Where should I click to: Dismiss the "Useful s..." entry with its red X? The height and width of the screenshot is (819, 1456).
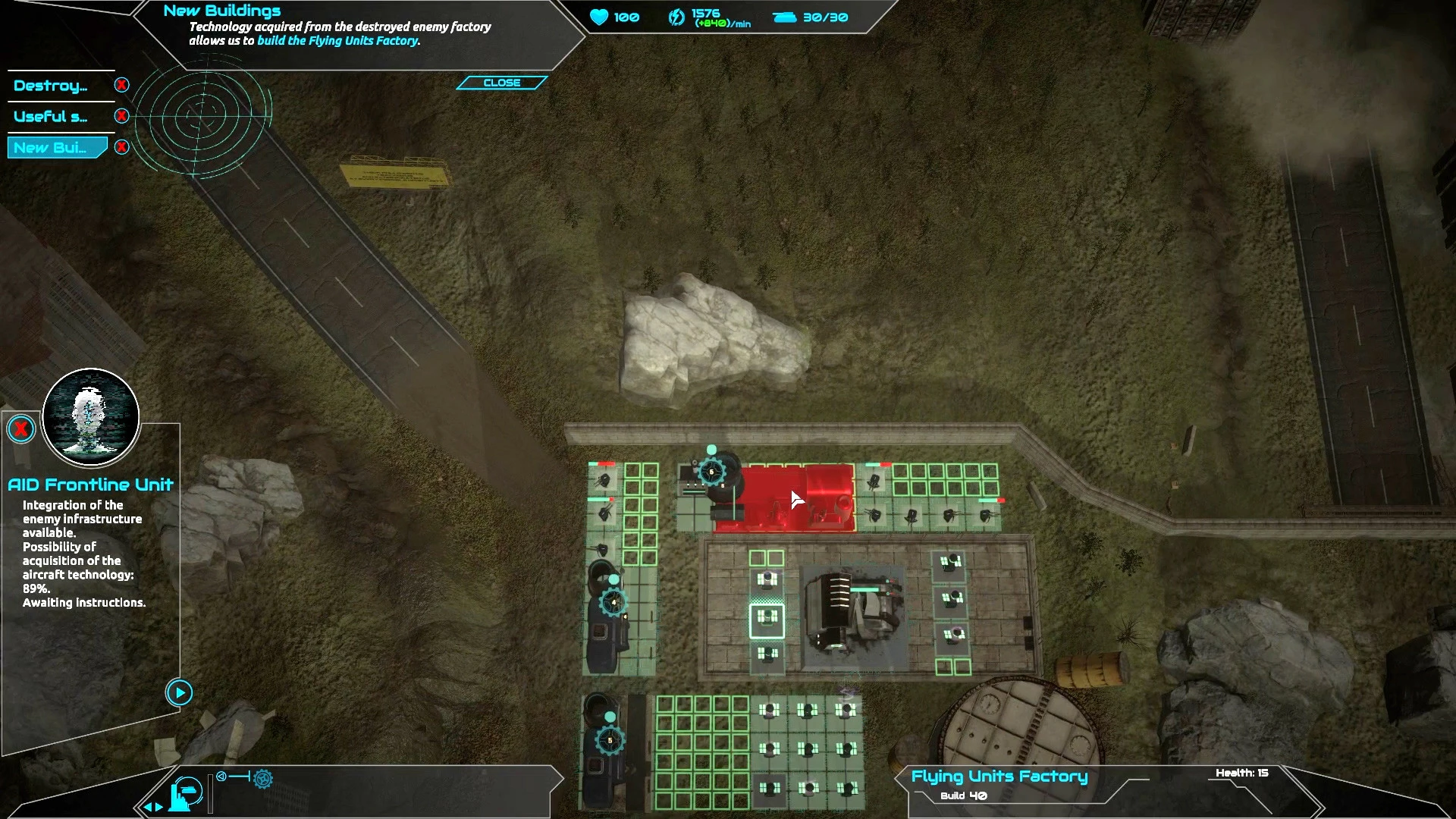pyautogui.click(x=121, y=116)
